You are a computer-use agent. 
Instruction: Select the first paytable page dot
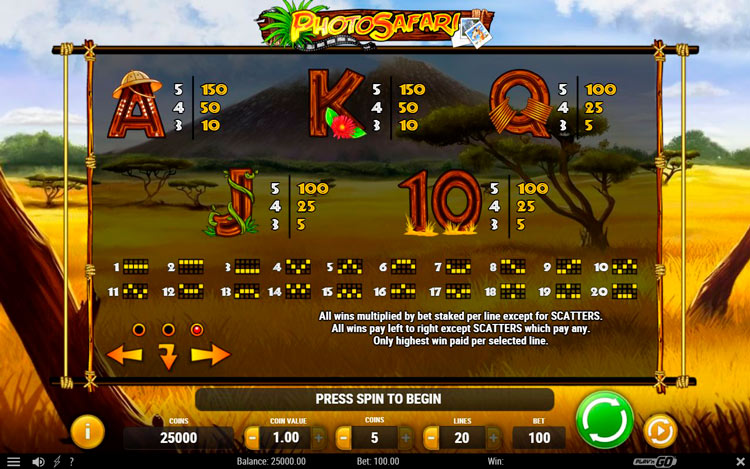coord(139,329)
